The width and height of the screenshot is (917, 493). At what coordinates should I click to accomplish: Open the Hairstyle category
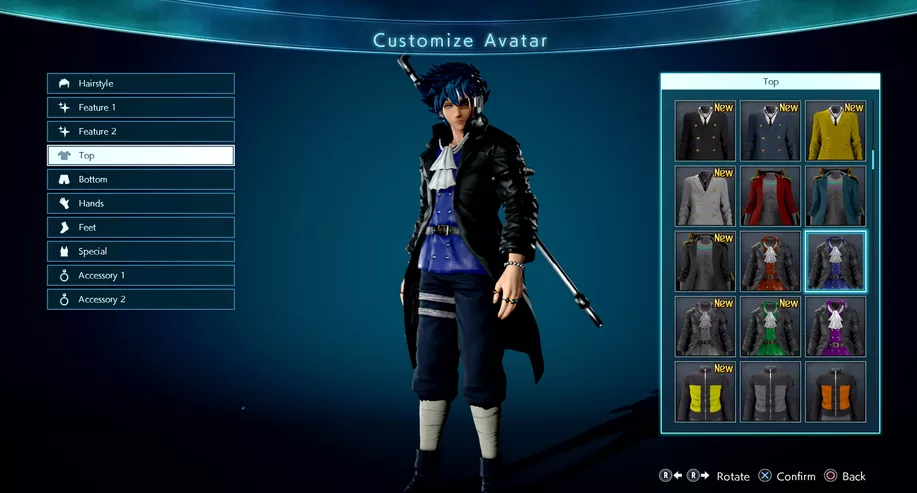pyautogui.click(x=140, y=84)
